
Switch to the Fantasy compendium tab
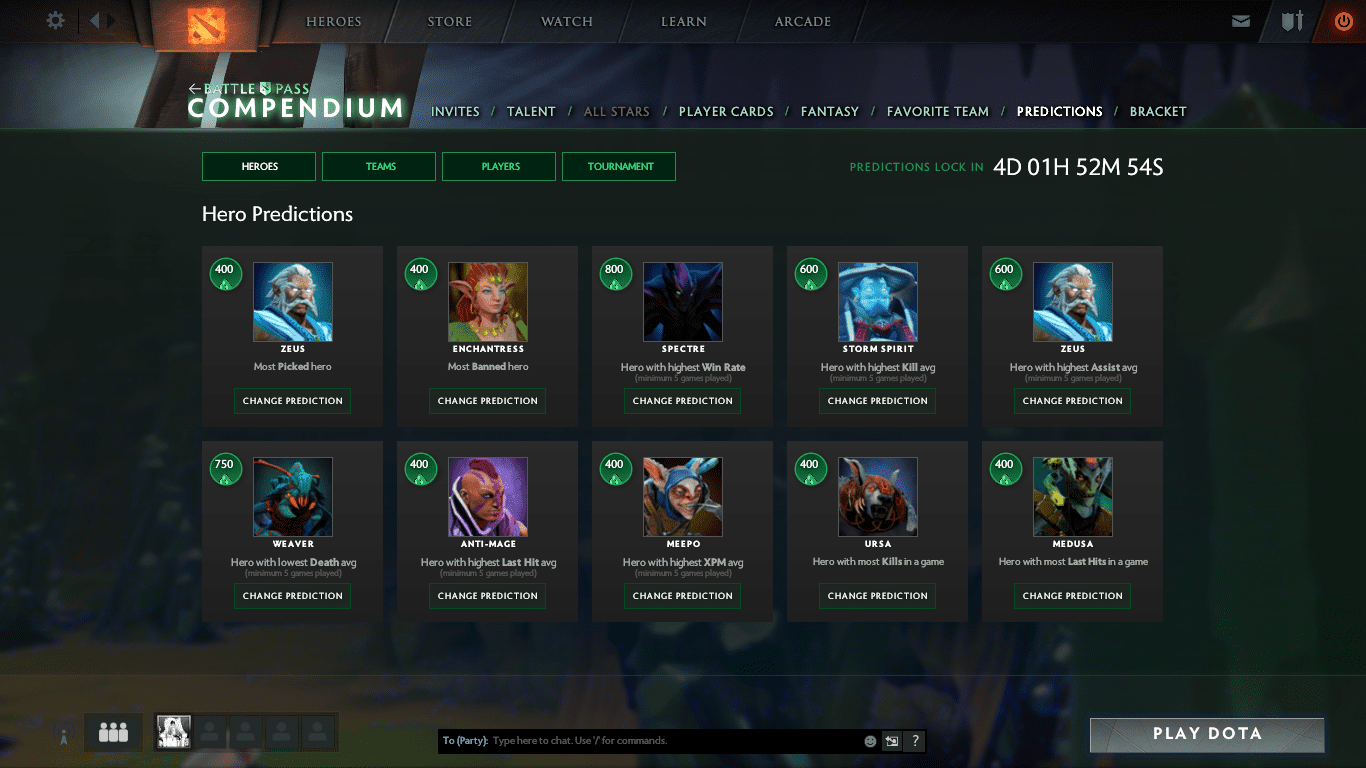pyautogui.click(x=829, y=112)
